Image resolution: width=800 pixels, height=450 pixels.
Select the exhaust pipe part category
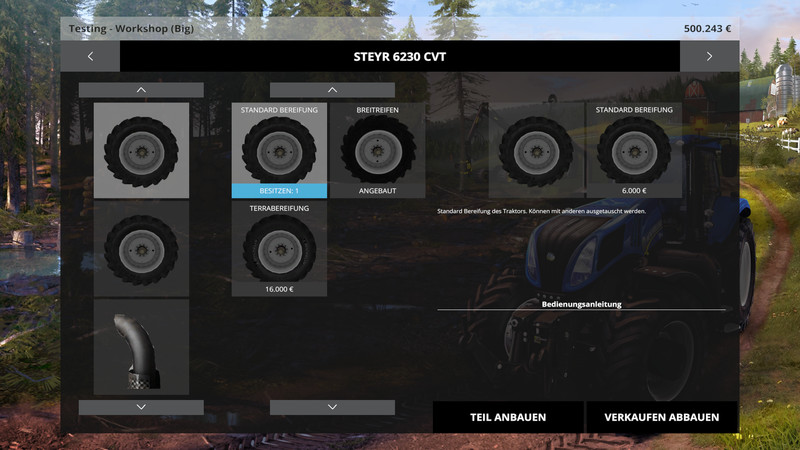point(141,346)
